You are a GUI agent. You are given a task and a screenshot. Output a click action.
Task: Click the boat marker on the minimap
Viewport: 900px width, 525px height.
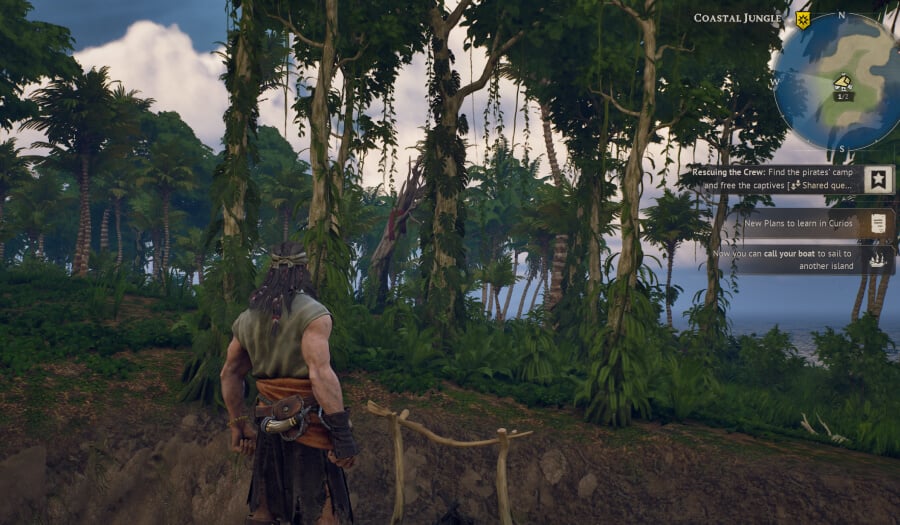842,83
